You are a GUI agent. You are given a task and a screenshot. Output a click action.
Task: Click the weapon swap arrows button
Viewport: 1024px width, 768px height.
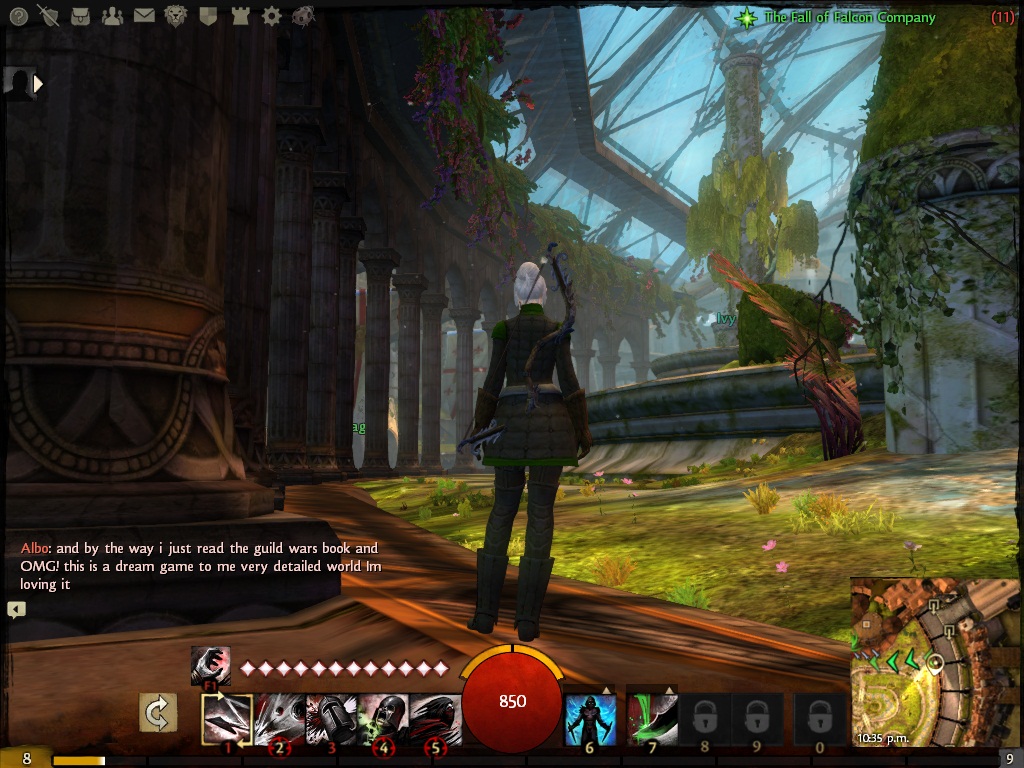pos(158,714)
